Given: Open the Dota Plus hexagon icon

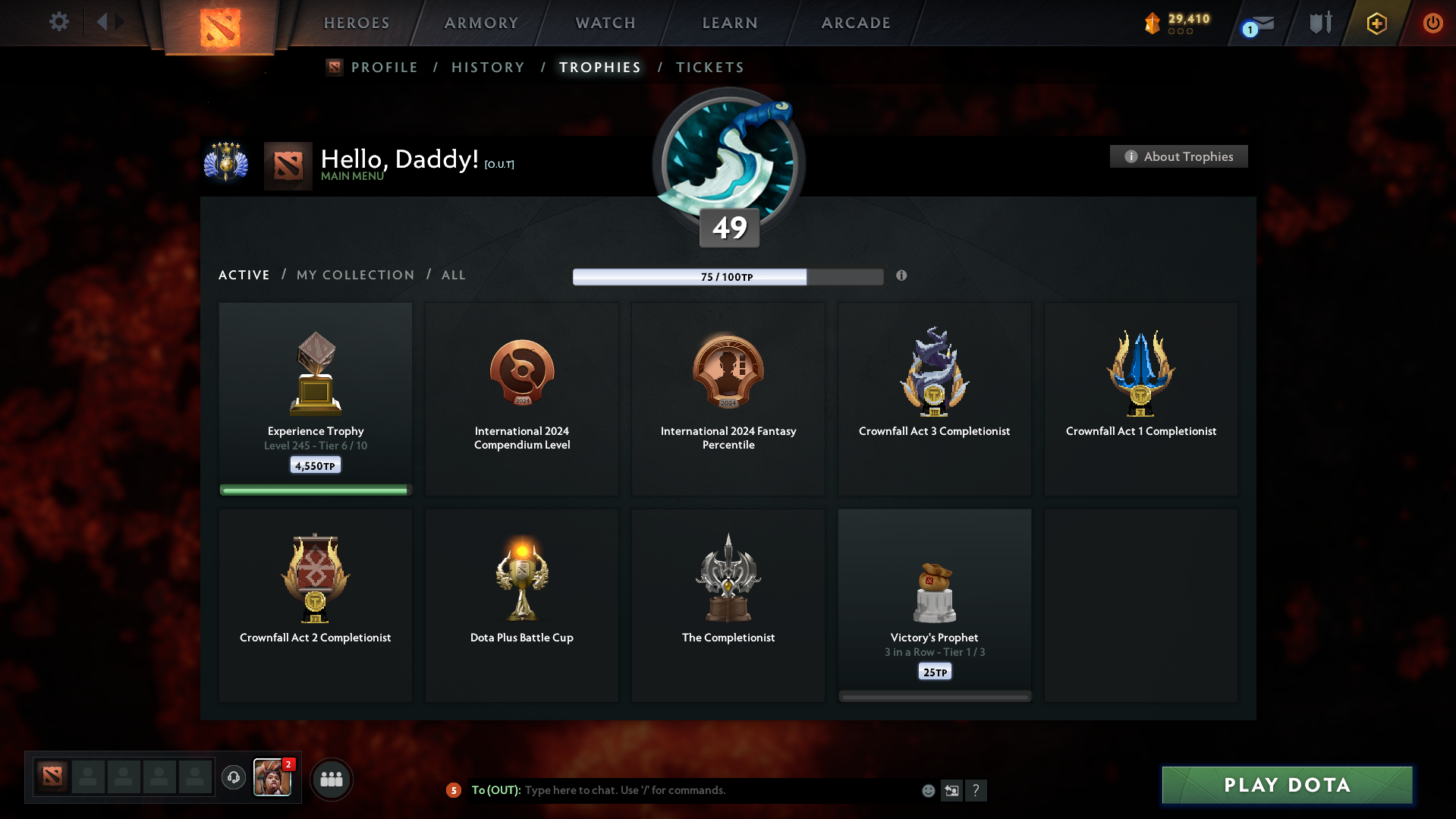Looking at the screenshot, I should [1375, 23].
